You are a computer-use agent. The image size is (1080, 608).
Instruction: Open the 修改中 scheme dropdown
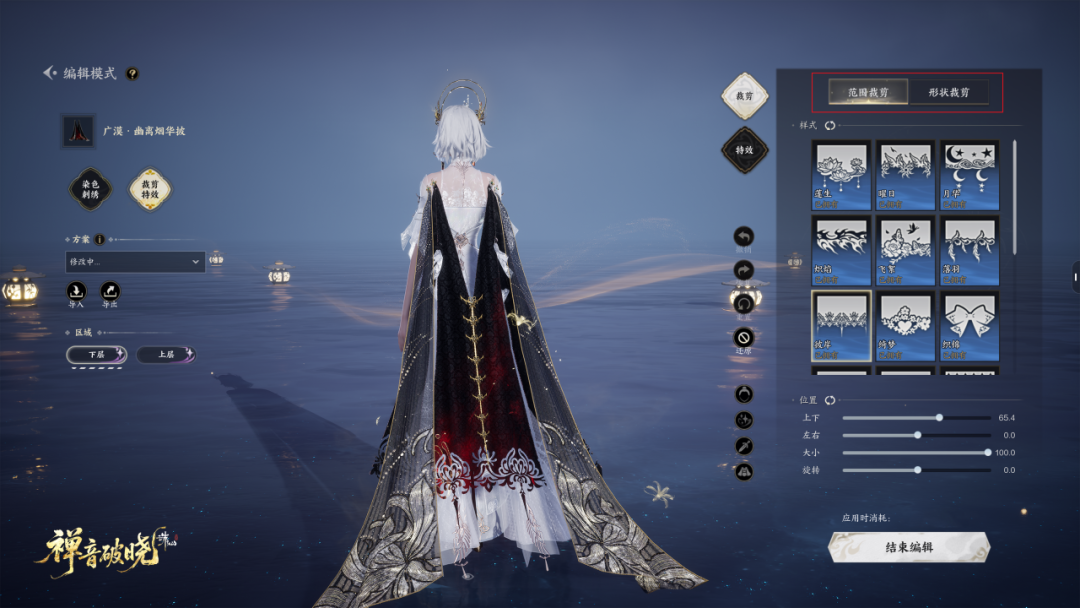(x=135, y=262)
